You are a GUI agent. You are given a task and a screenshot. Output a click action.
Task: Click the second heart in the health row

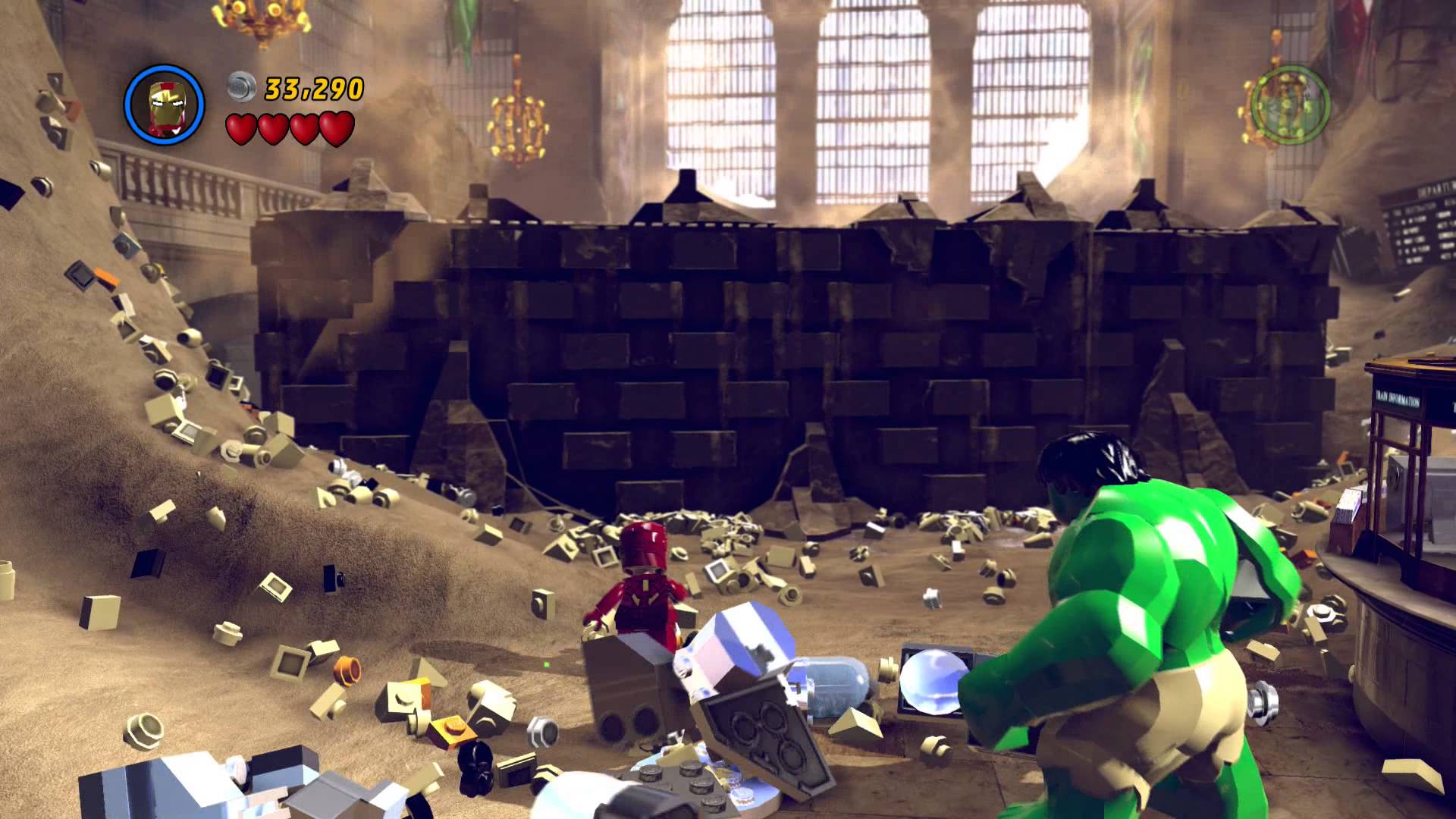pos(272,127)
